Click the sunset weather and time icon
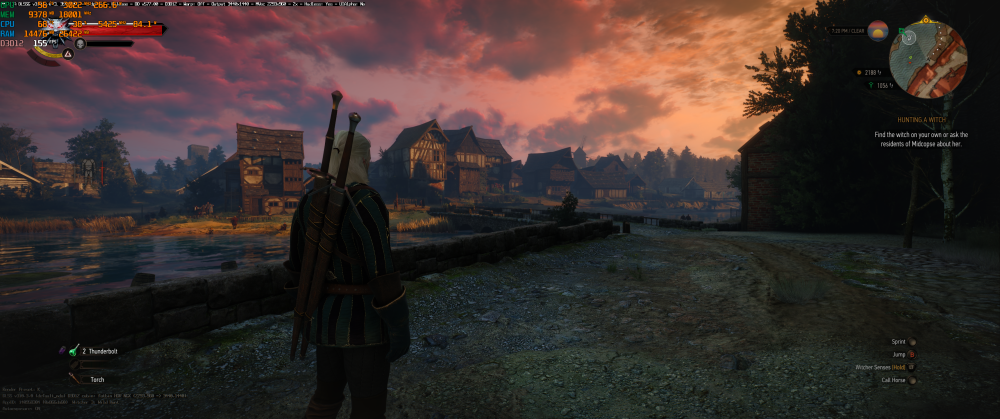The image size is (1000, 419). [x=877, y=31]
